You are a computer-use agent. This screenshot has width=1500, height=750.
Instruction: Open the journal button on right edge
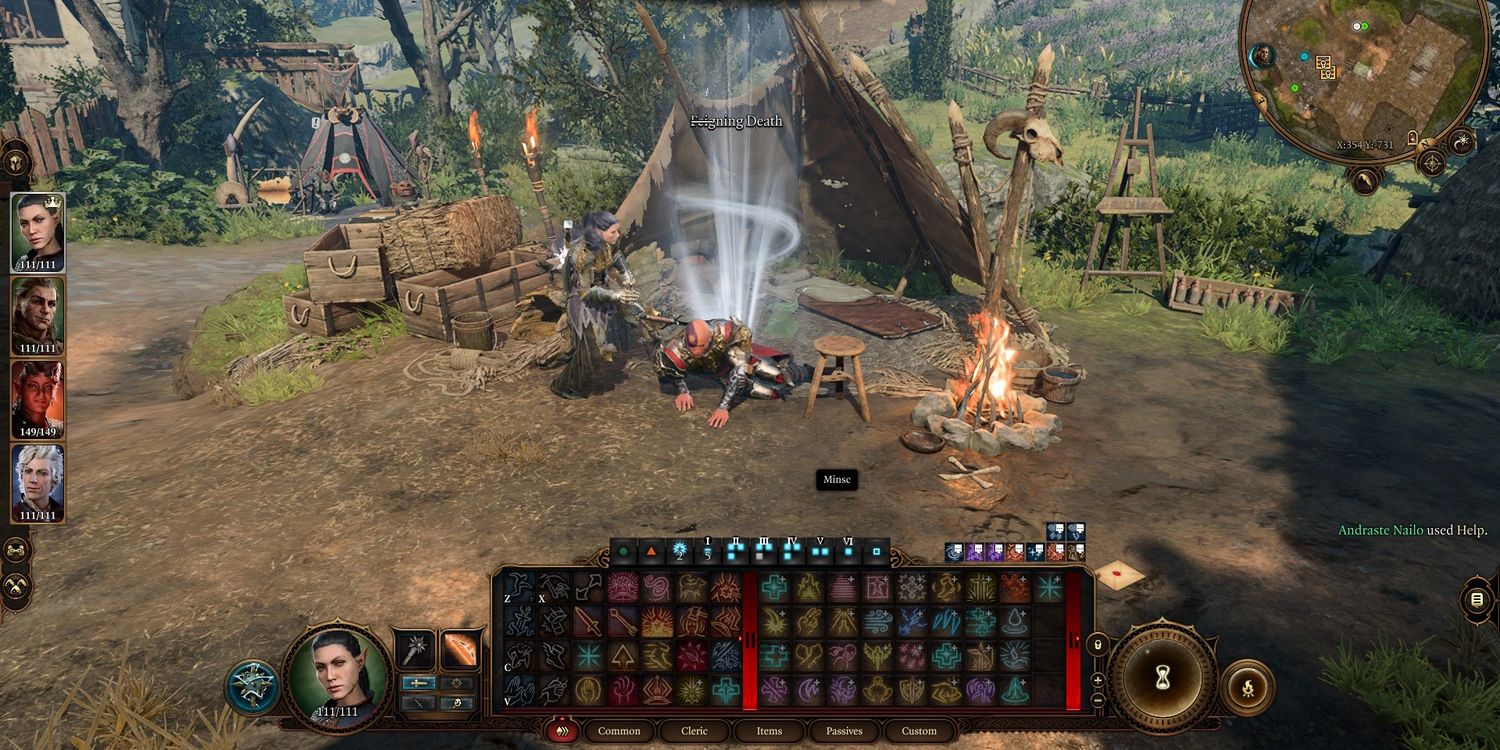[x=1477, y=601]
